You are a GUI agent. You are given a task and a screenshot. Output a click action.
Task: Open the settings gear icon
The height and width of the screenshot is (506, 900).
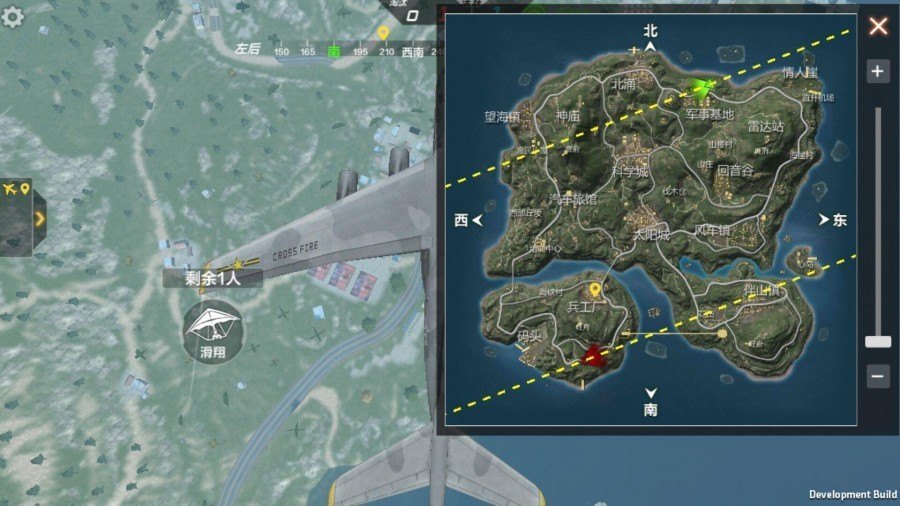14,18
